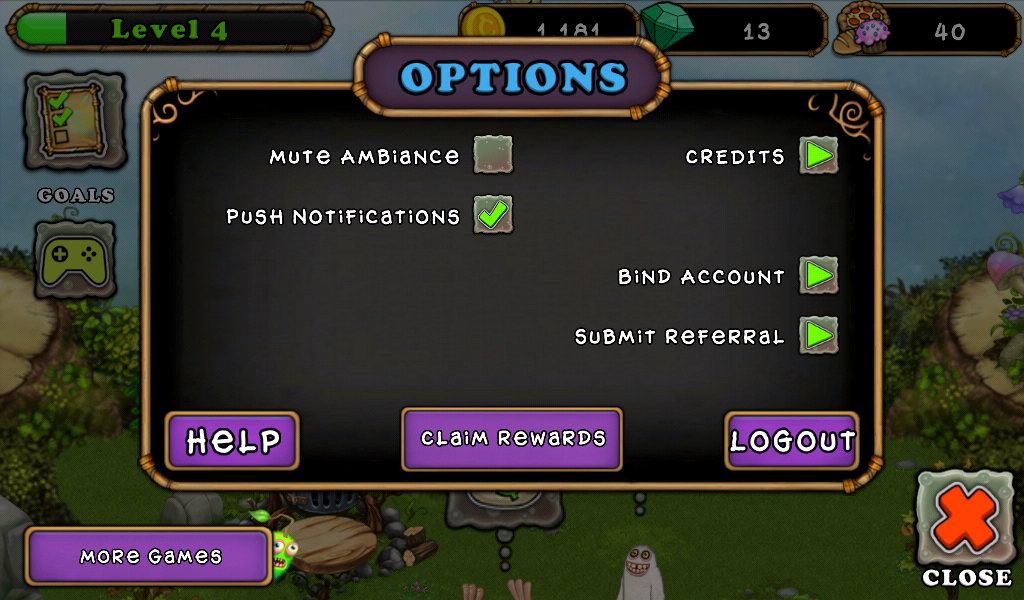The image size is (1024, 600).
Task: Uncheck the Push Notifications checkbox
Action: click(x=492, y=214)
